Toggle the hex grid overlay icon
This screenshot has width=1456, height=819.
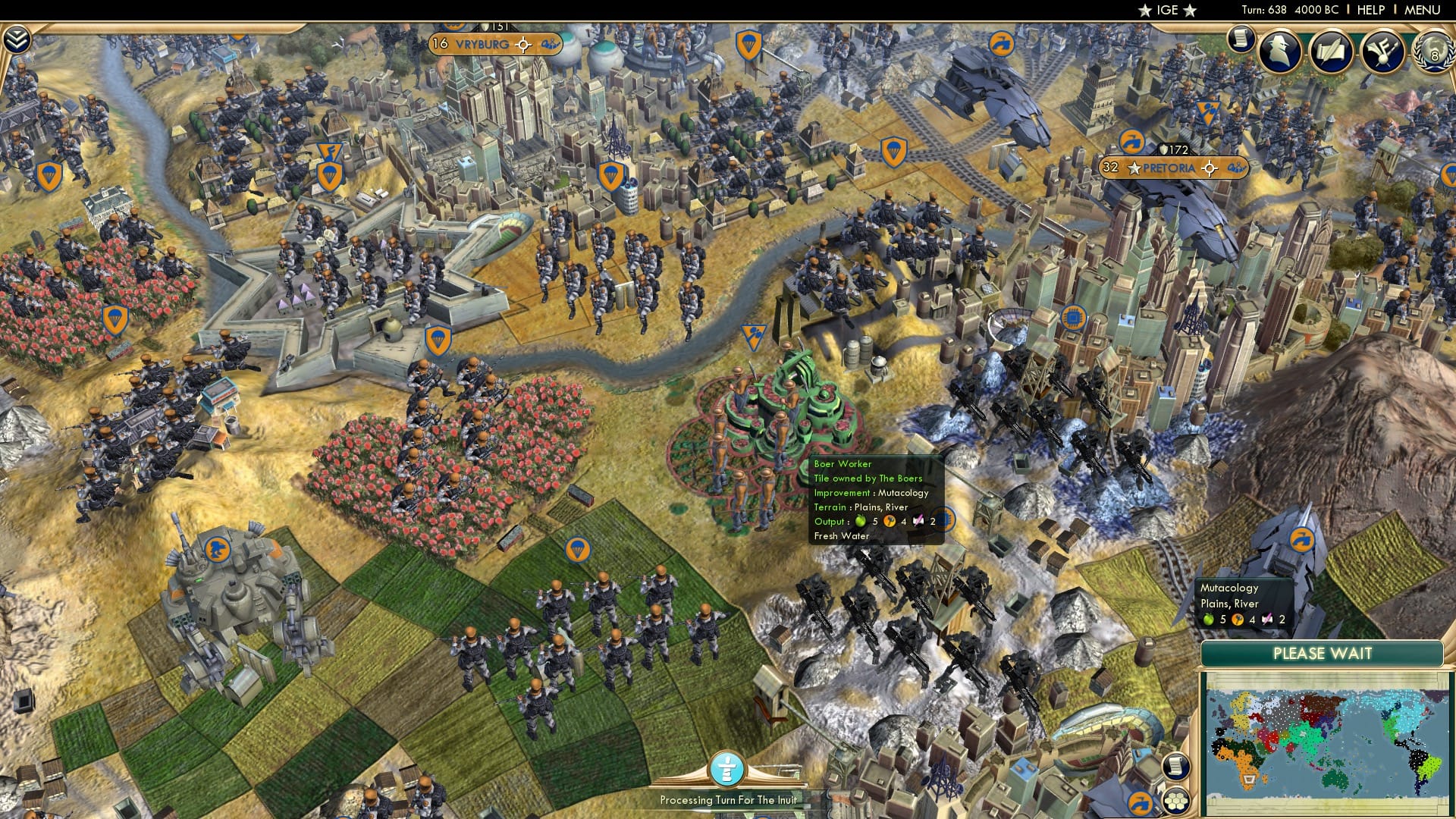[x=1176, y=802]
